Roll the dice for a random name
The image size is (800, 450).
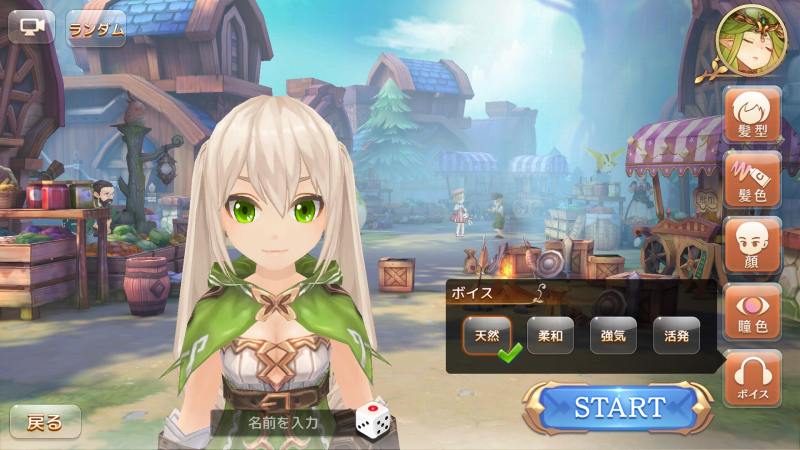[371, 420]
